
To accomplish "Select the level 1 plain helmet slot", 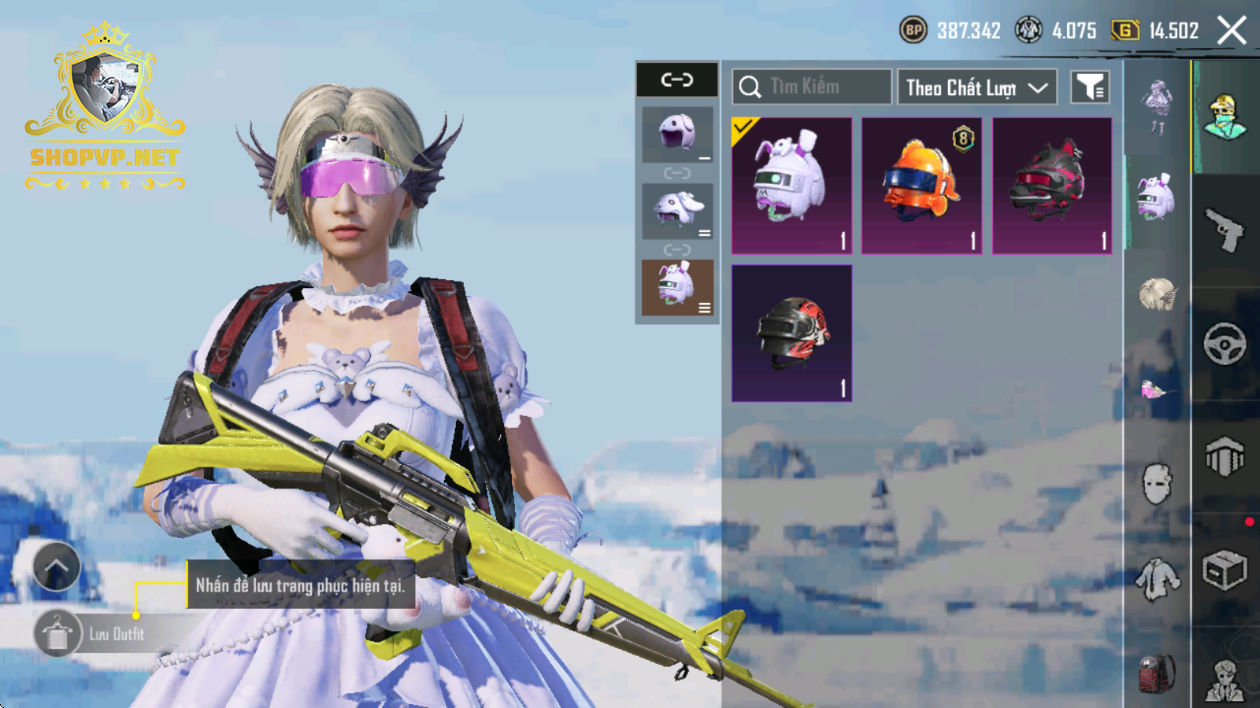I will click(x=677, y=134).
